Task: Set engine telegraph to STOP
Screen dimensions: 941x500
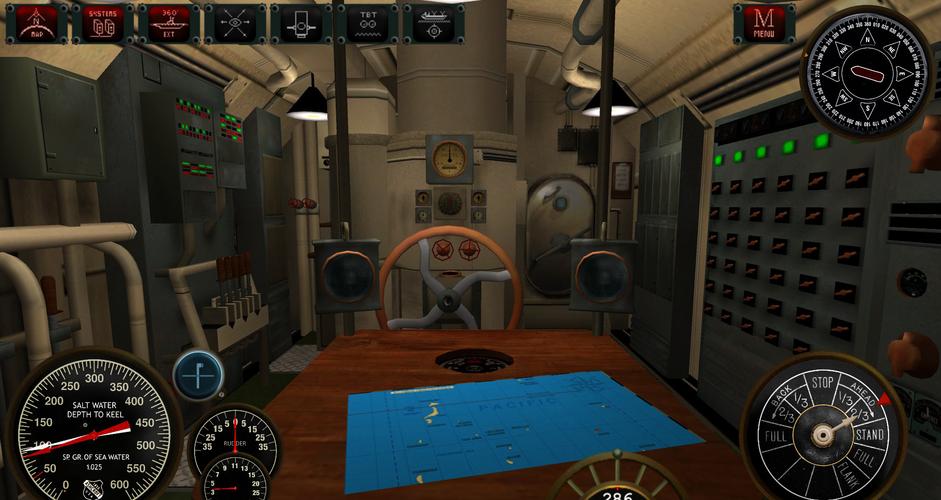Action: coord(822,381)
